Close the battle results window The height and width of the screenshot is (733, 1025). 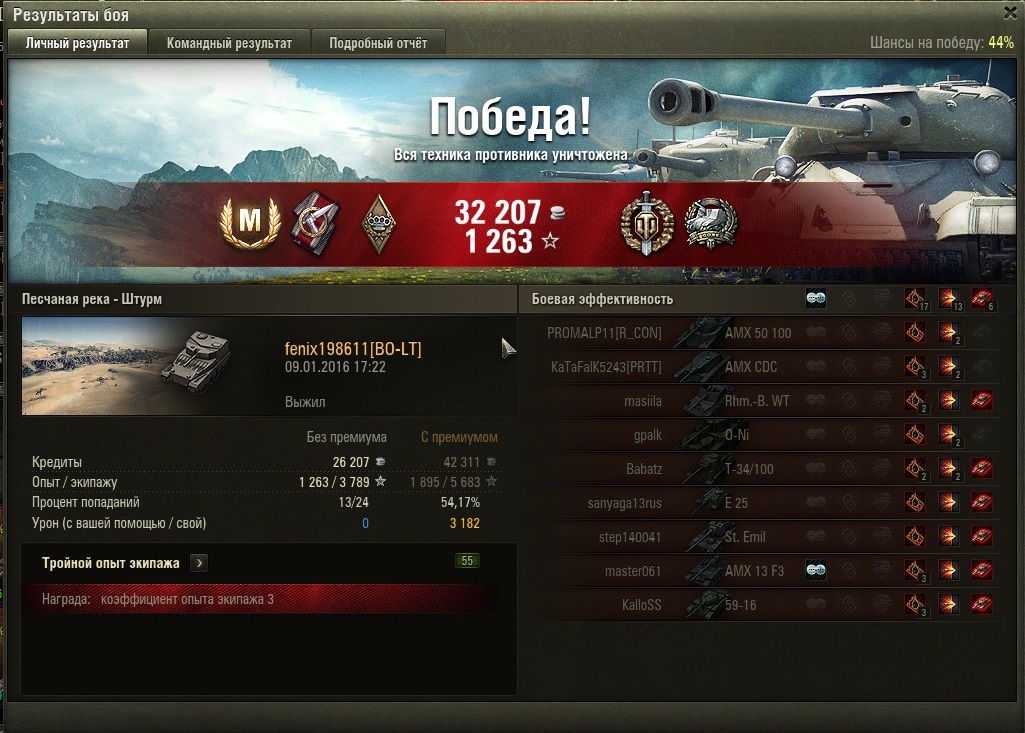coord(1010,13)
